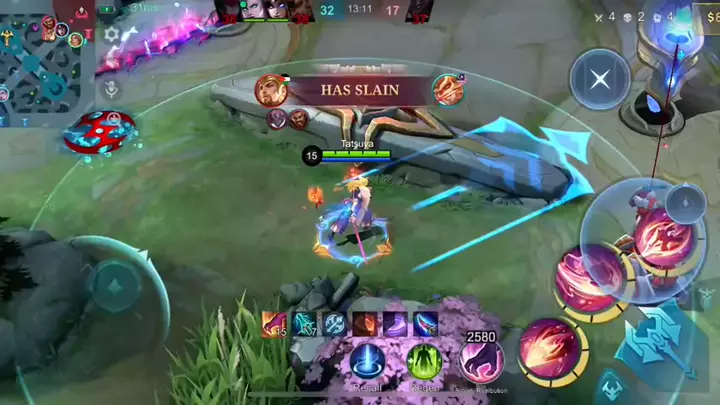Screen dimensions: 720x405
Task: Open the minimap
Action: pyautogui.click(x=45, y=55)
